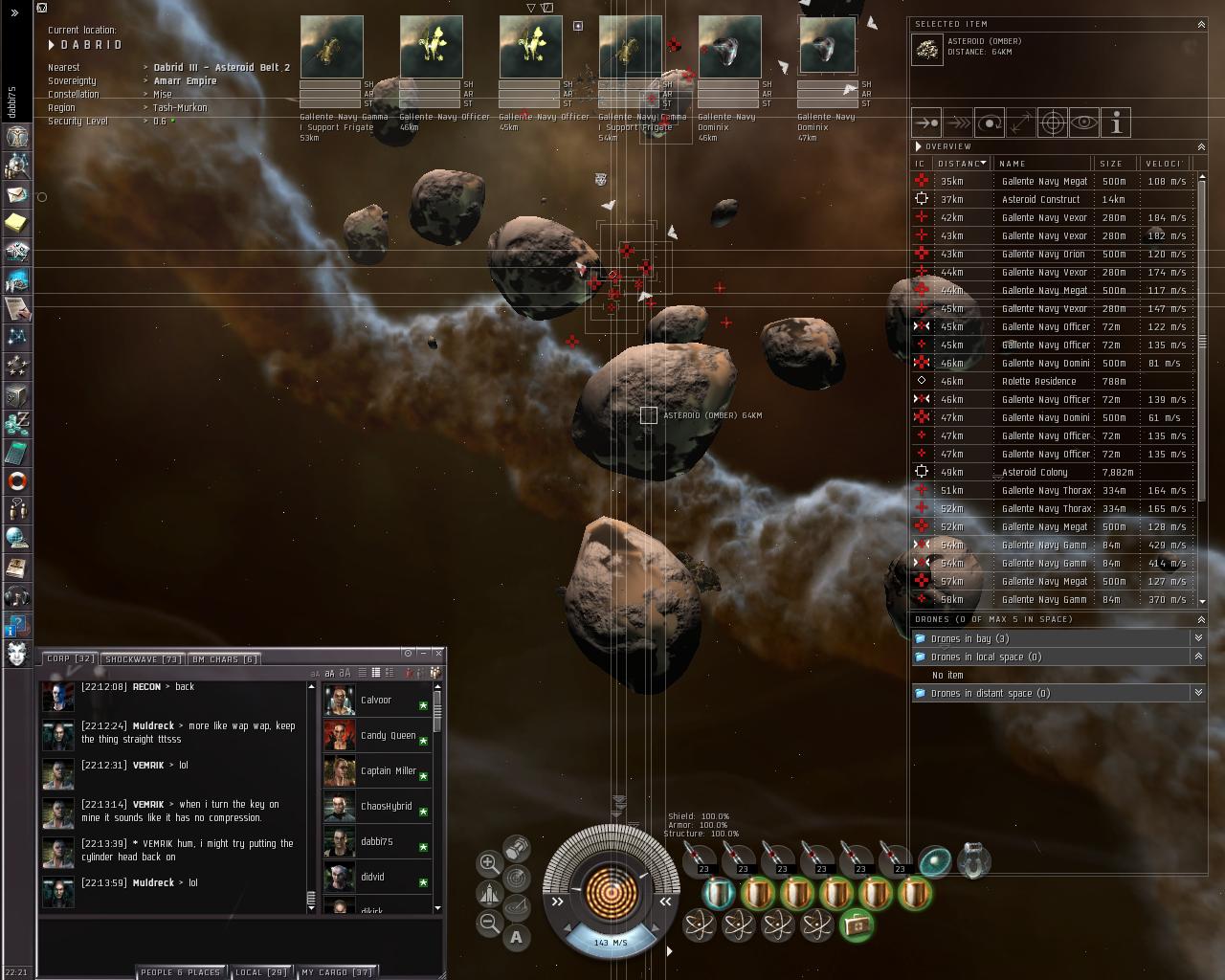Orbit the selected item
Image resolution: width=1225 pixels, height=980 pixels.
tap(989, 123)
